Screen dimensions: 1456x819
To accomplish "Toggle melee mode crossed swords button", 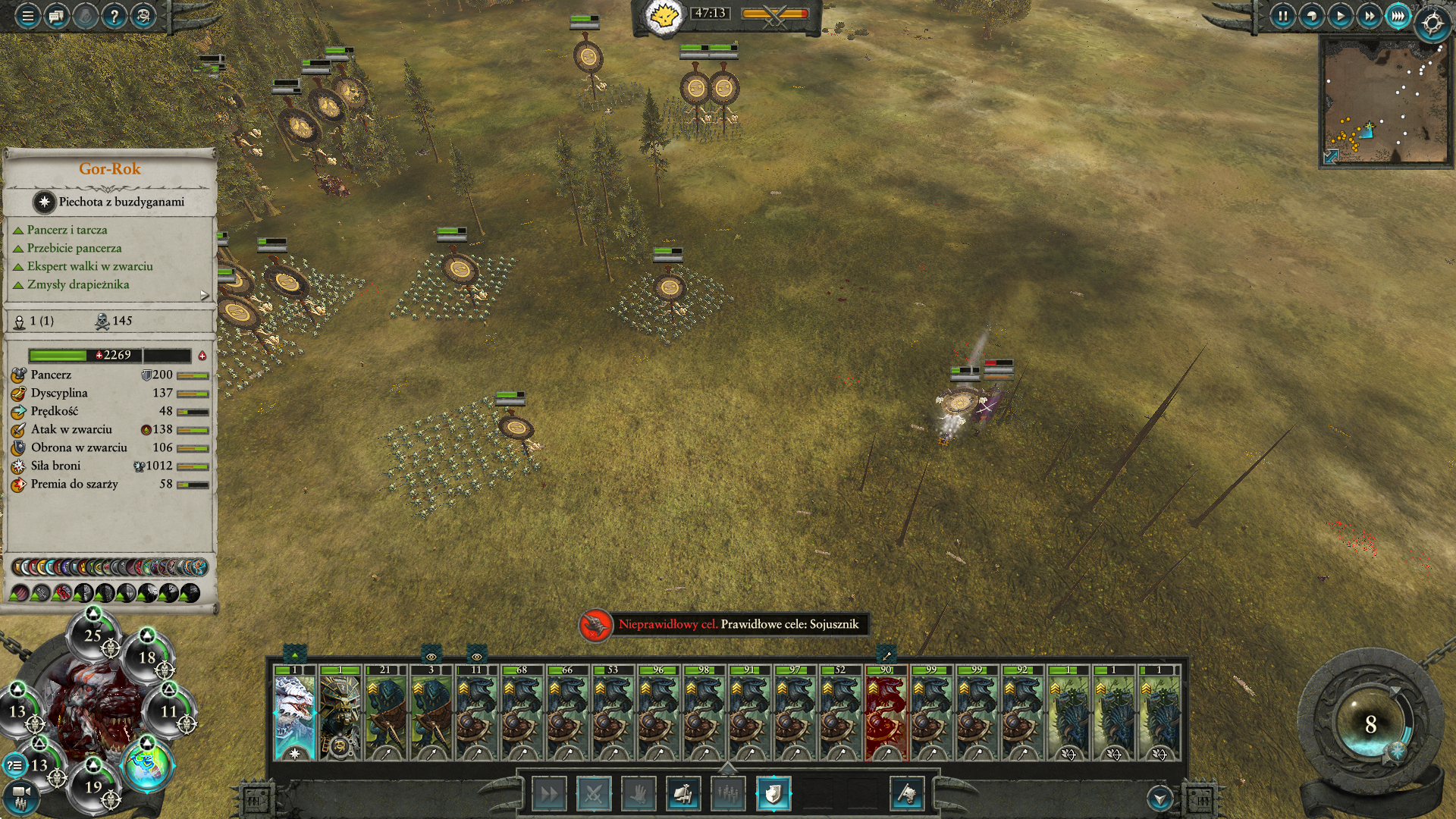I will [594, 794].
